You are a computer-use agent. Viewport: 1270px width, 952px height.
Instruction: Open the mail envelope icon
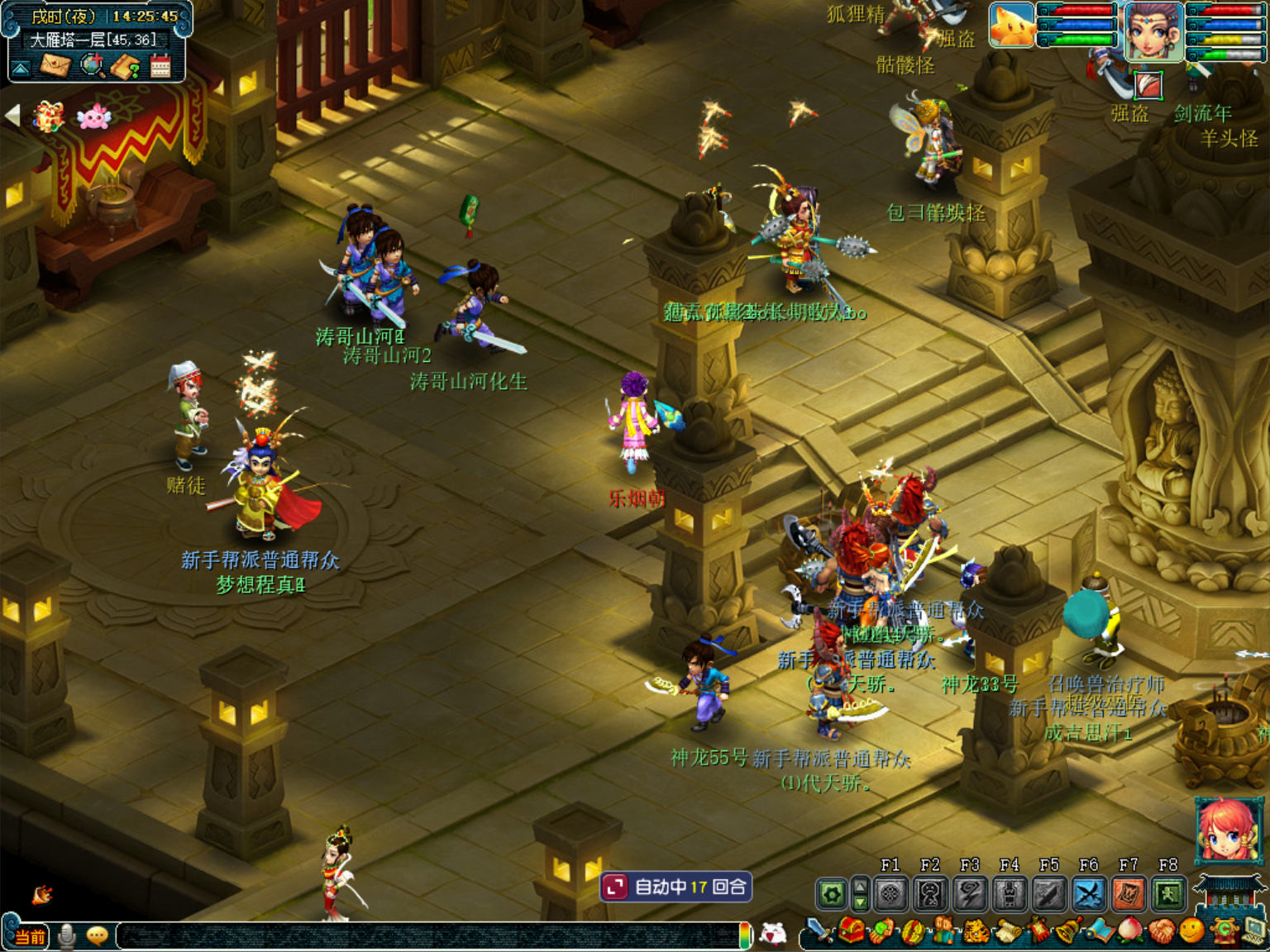coord(55,65)
